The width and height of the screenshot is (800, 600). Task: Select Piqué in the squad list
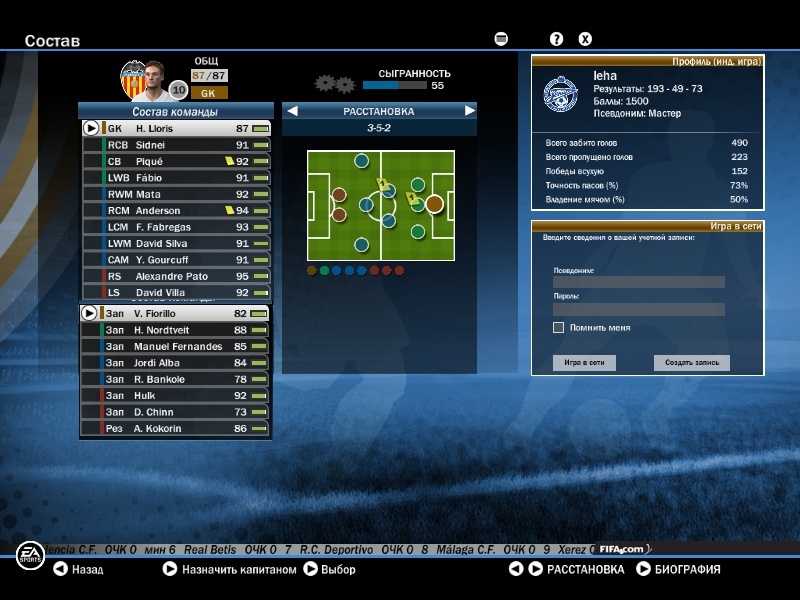point(175,161)
